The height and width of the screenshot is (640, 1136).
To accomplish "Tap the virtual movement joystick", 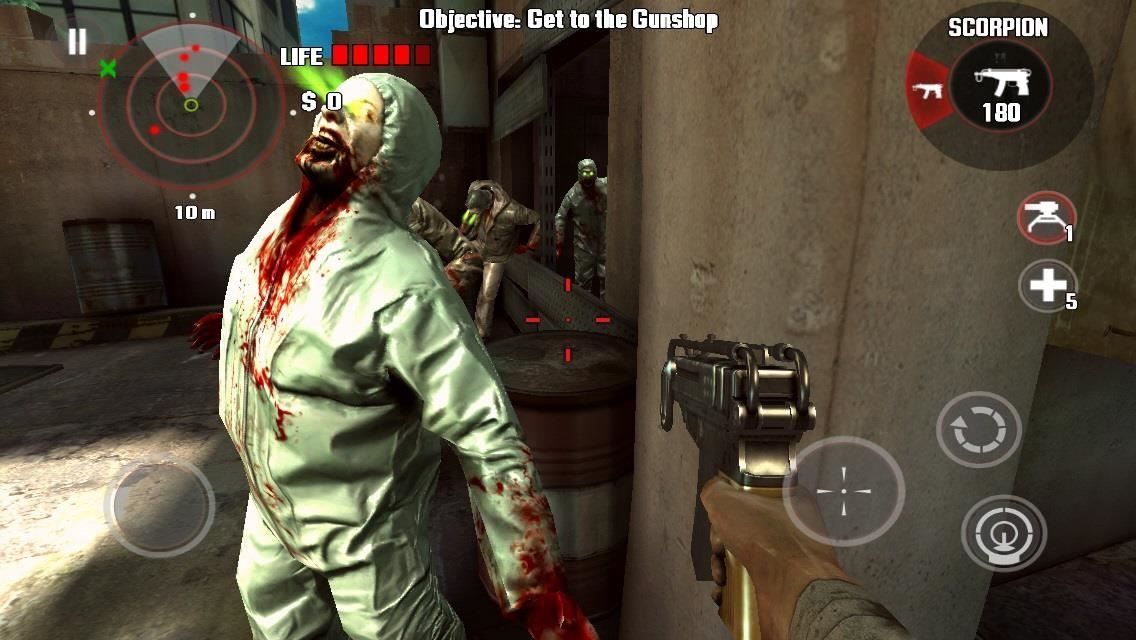I will [159, 505].
